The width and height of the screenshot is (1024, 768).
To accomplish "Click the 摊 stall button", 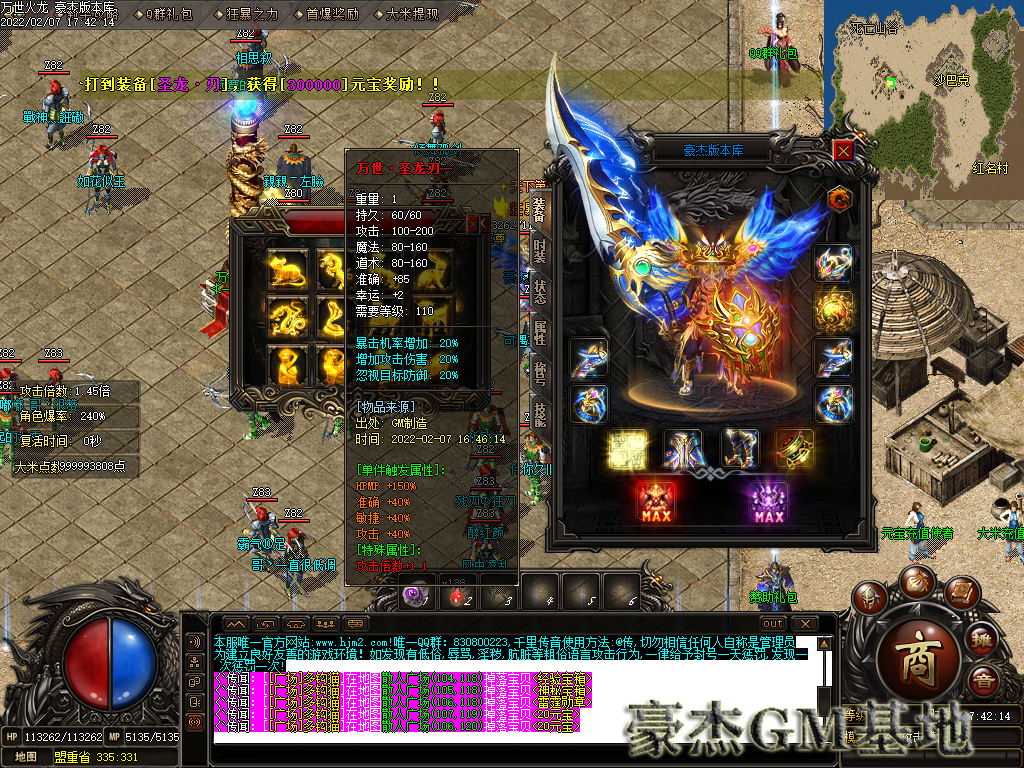I will pos(982,640).
